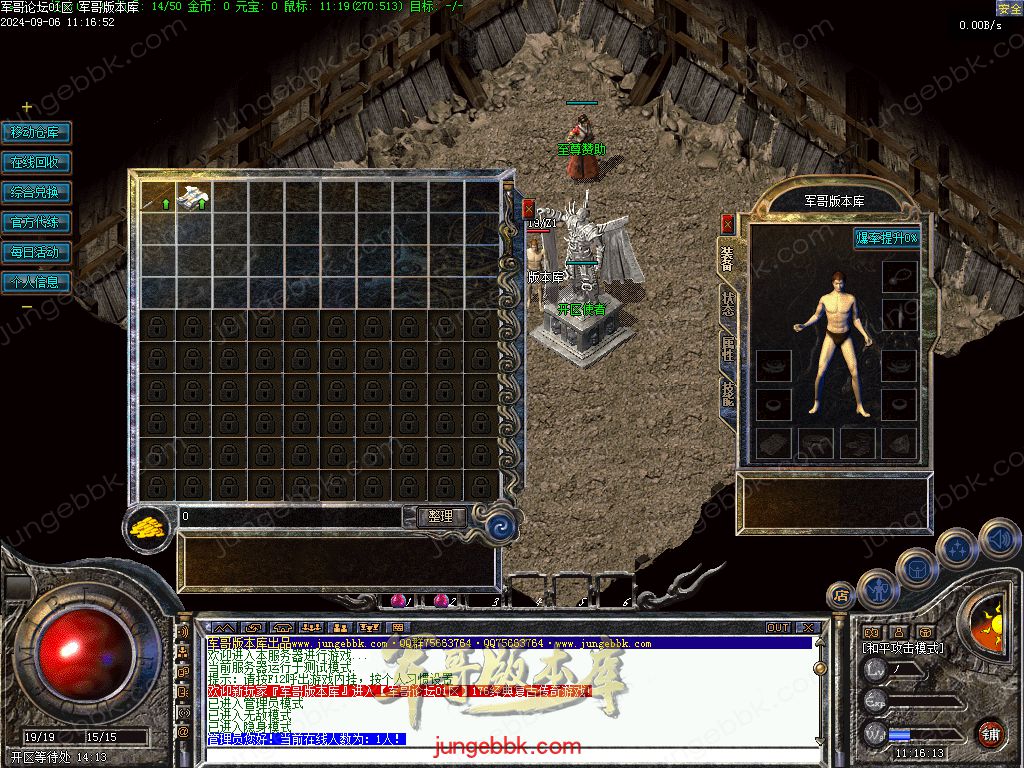The image size is (1024, 768).
Task: Open the 移动仓库 mobile warehouse
Action: click(x=35, y=132)
